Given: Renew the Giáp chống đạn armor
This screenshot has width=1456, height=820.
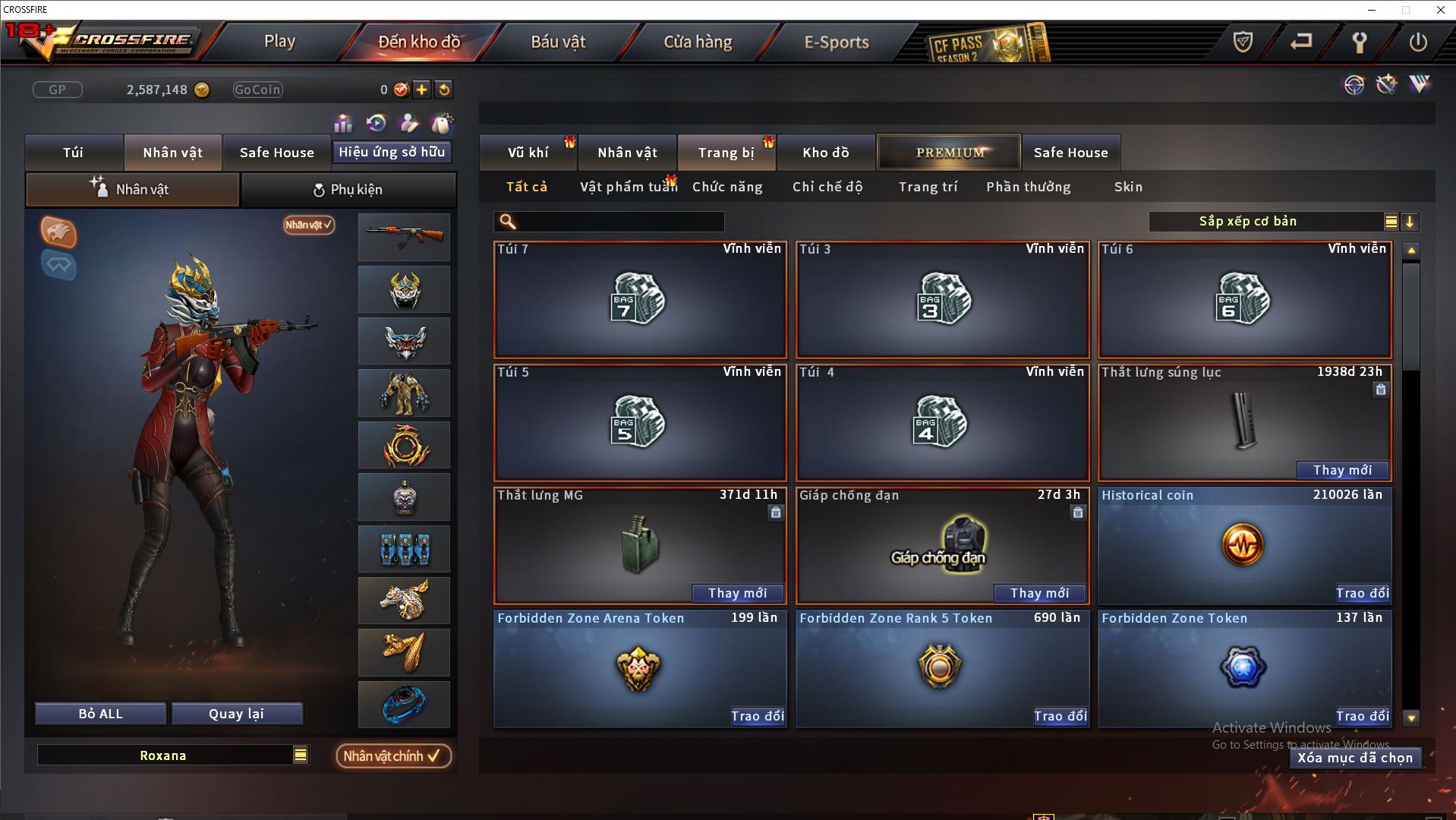Looking at the screenshot, I should click(x=1039, y=593).
